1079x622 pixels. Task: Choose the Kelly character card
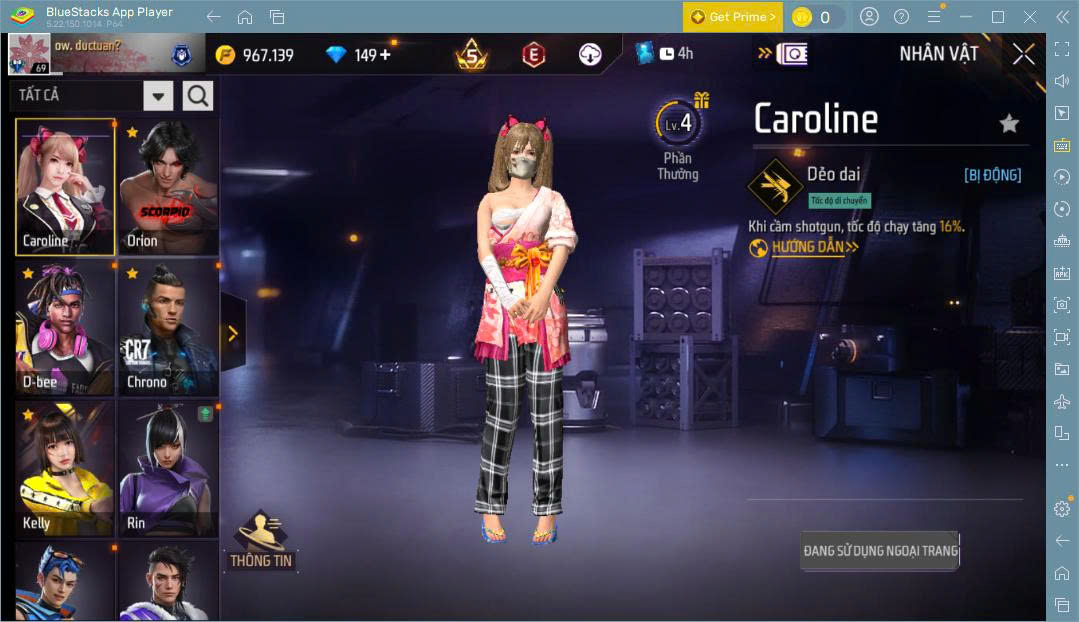65,468
